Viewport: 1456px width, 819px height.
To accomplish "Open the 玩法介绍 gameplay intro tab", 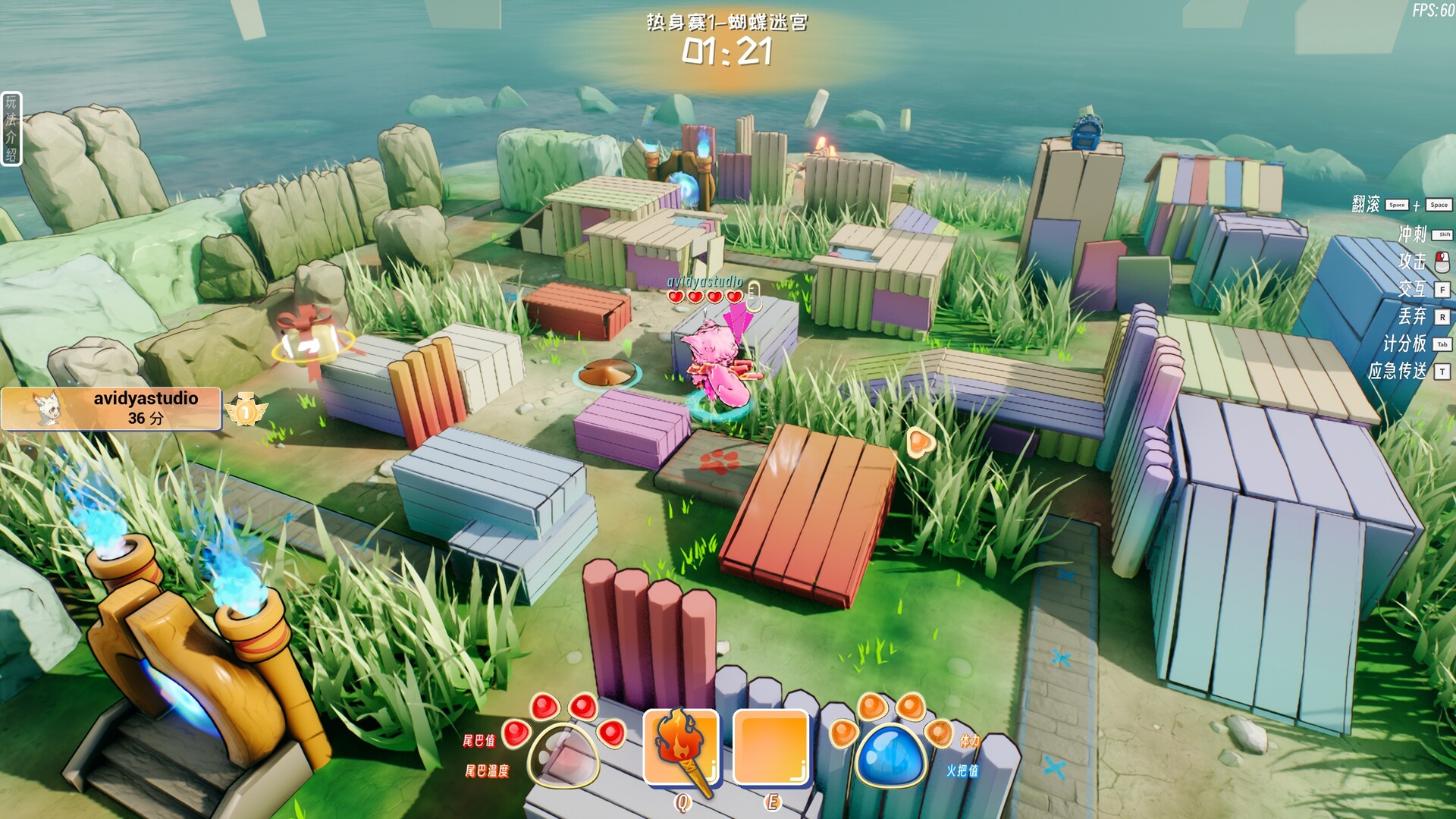I will coord(11,128).
